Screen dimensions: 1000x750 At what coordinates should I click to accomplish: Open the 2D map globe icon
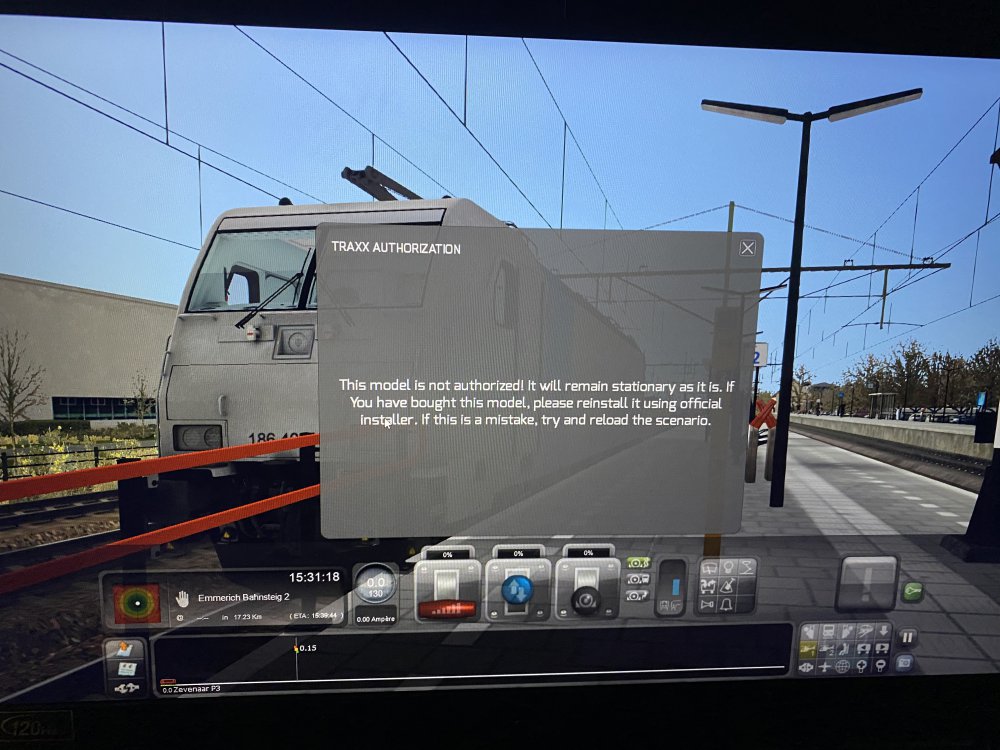click(x=844, y=667)
